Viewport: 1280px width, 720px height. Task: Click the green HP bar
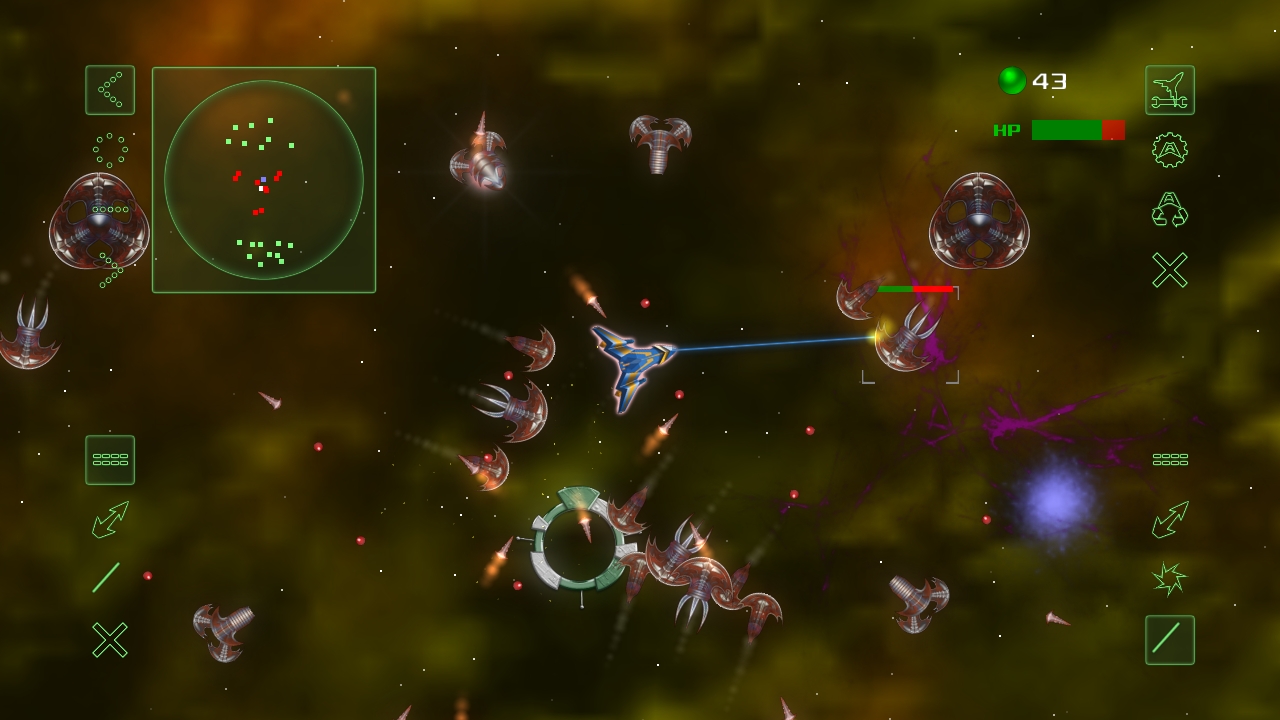tap(1065, 130)
